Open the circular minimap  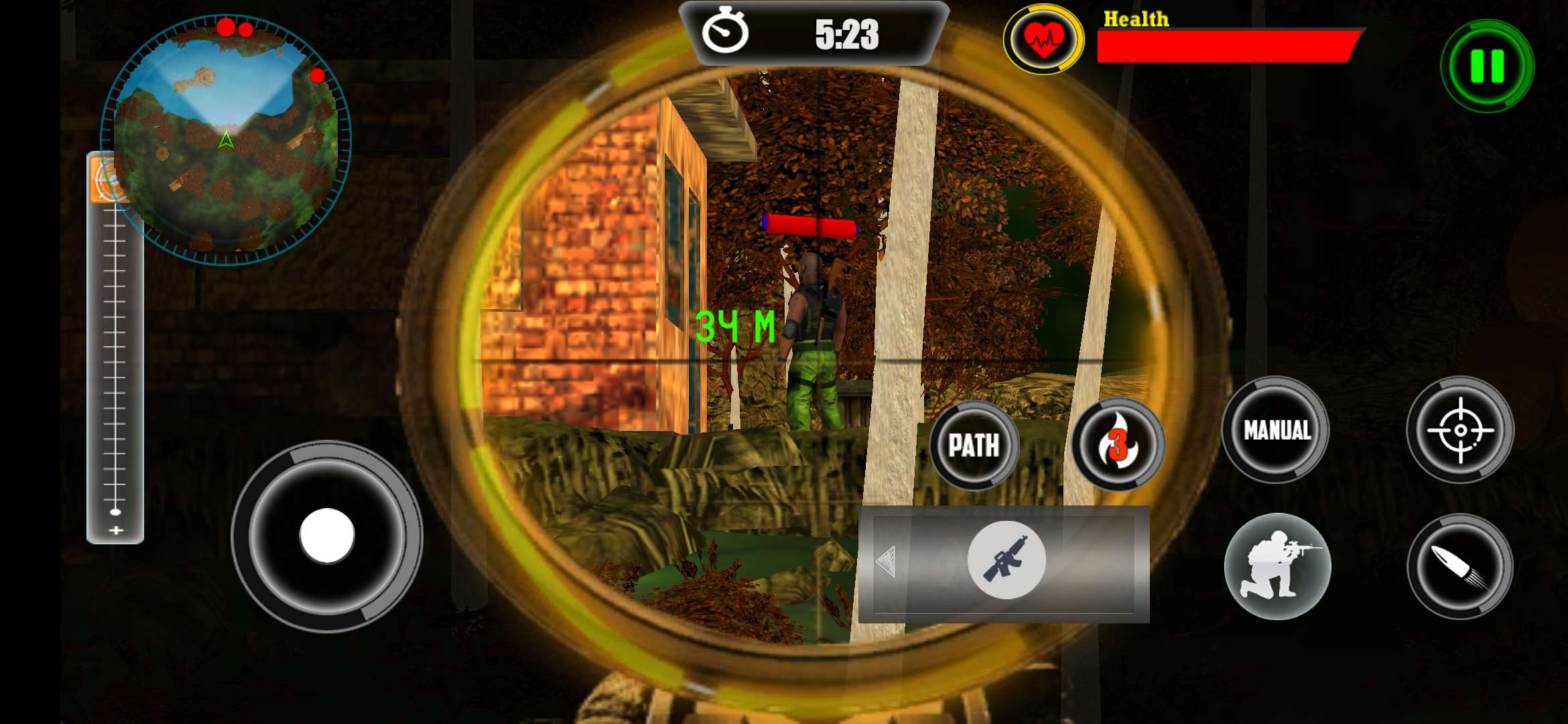pos(226,139)
